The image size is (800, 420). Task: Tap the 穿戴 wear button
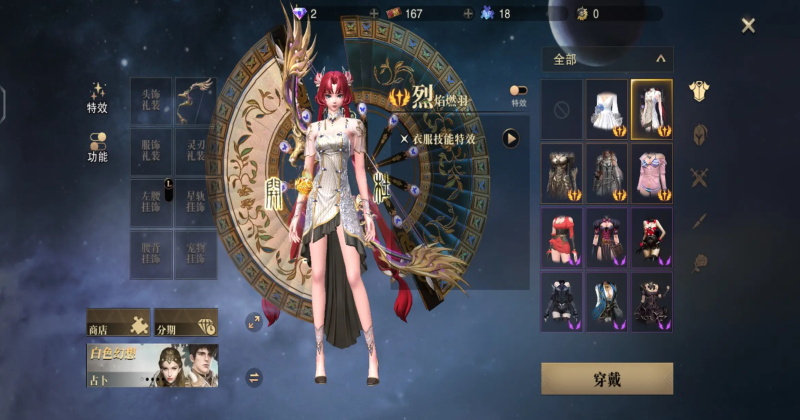tap(606, 378)
